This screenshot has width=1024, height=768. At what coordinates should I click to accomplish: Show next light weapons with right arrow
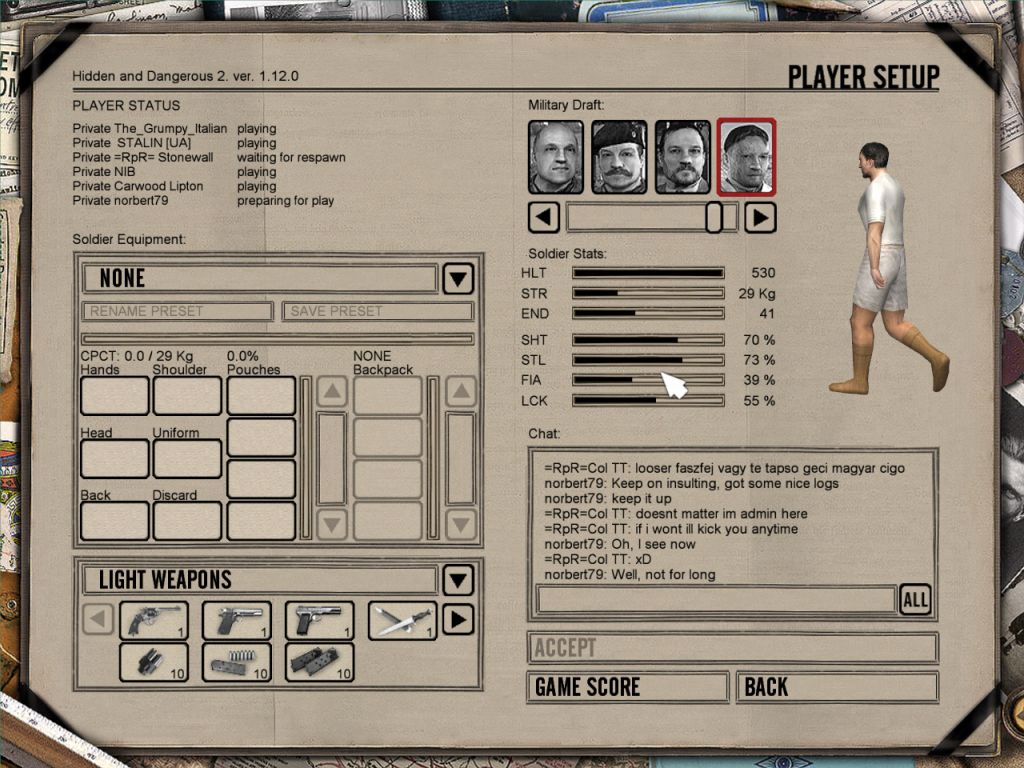[x=457, y=620]
